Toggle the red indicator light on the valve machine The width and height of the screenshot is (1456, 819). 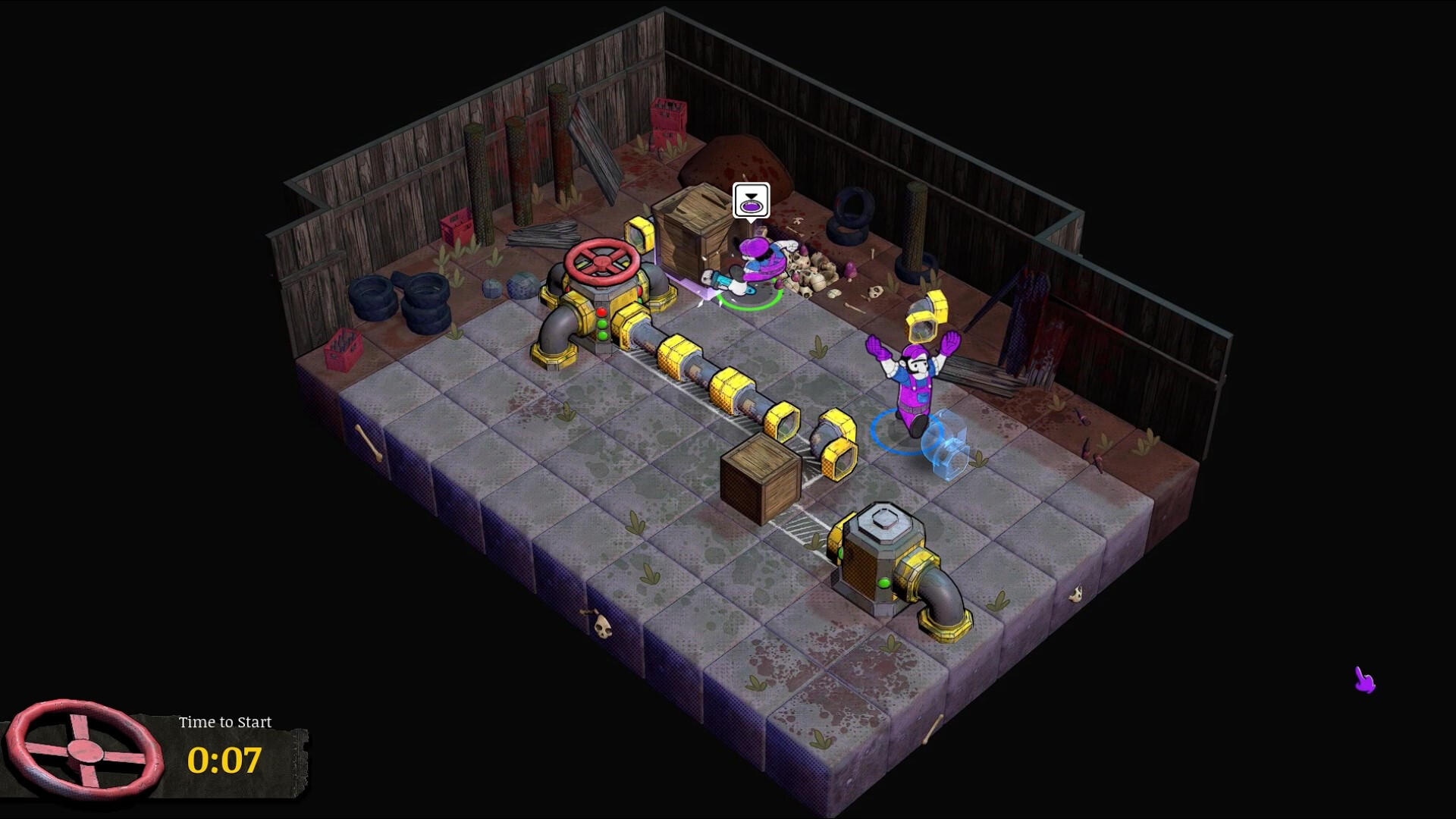[x=601, y=312]
